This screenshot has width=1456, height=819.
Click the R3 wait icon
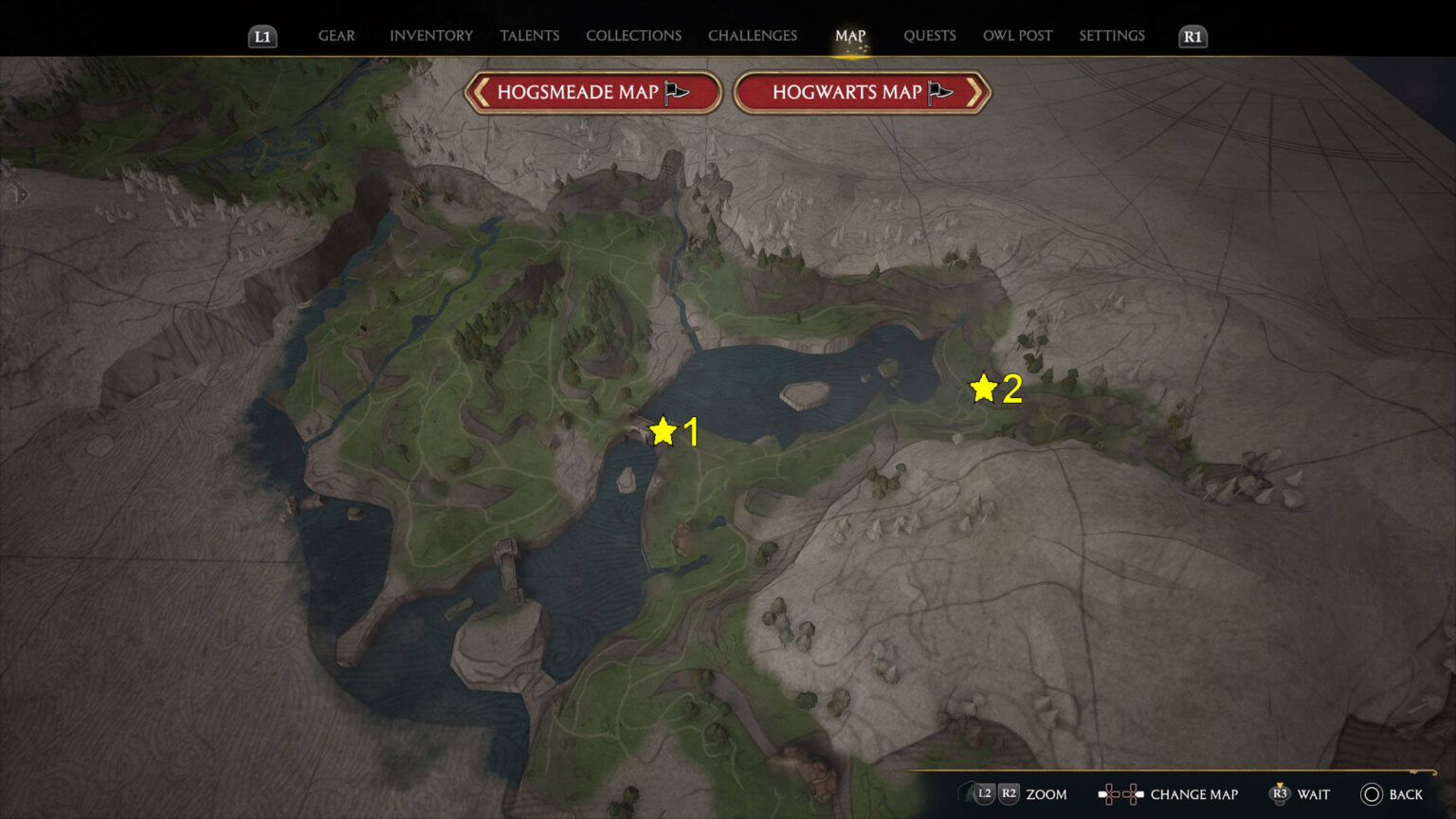coord(1282,793)
